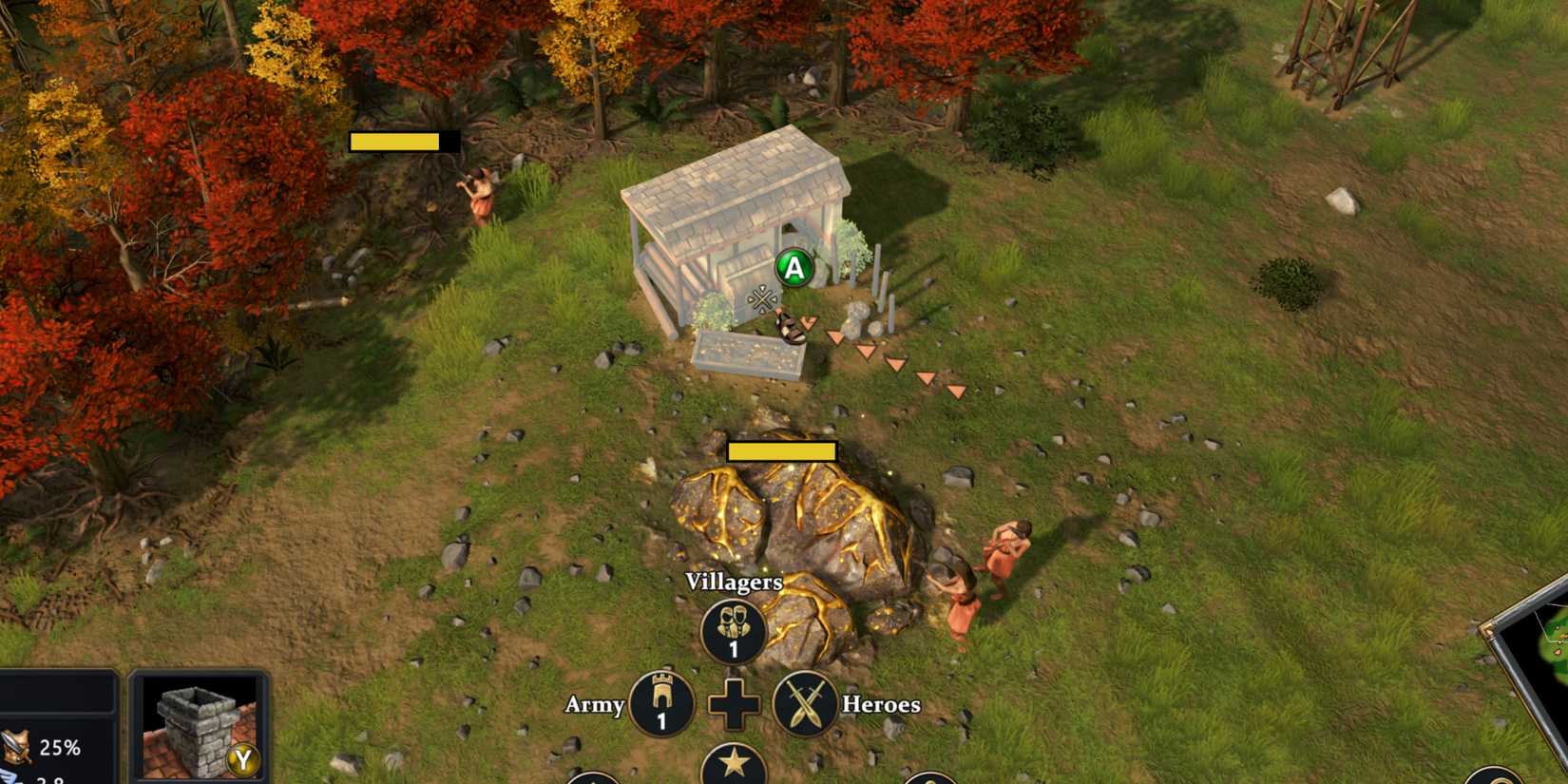Click the blue hack-armor stat icon

click(x=8, y=777)
